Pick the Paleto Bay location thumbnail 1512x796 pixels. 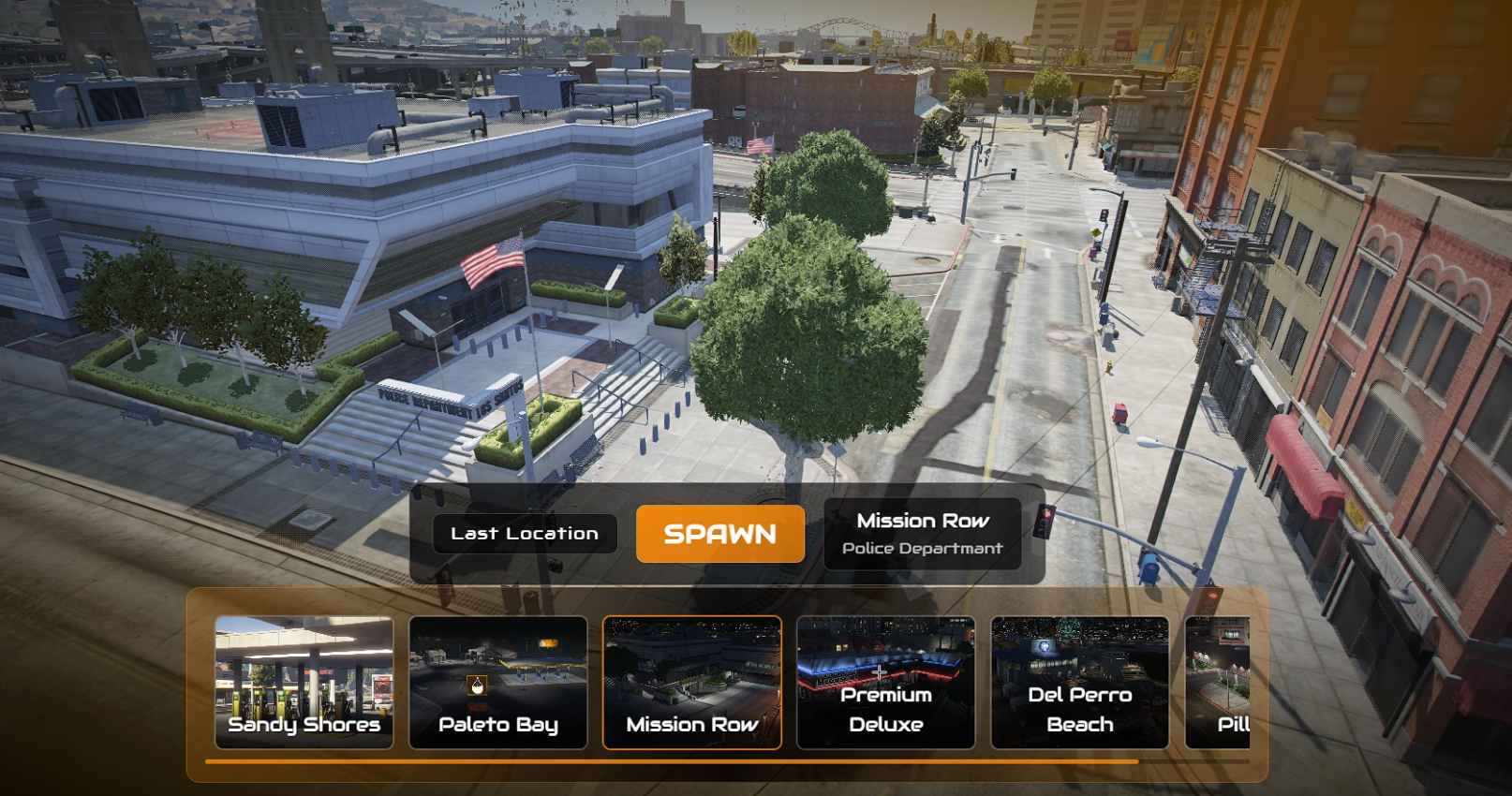click(x=498, y=683)
